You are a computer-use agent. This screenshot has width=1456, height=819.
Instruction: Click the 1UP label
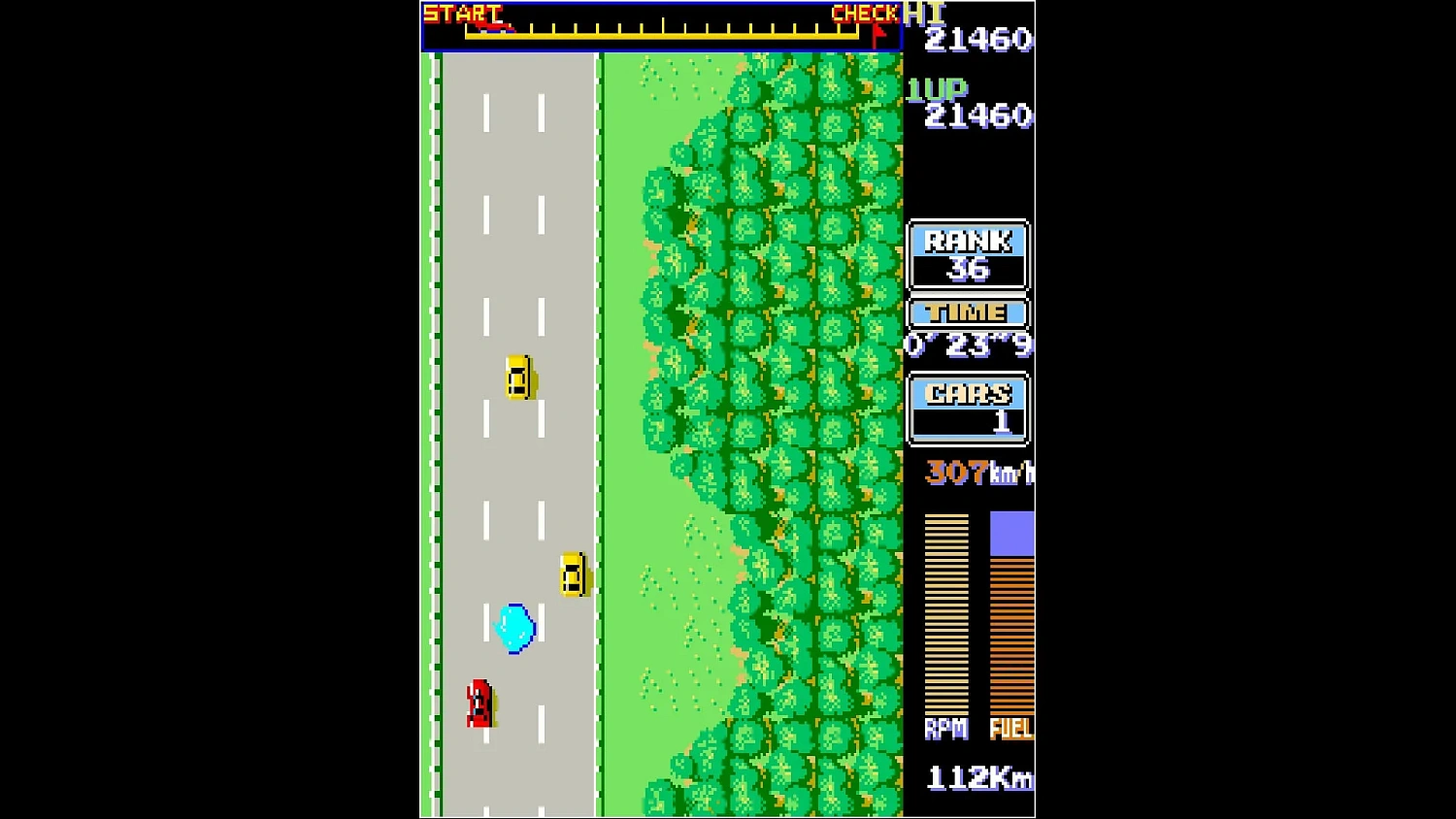[x=935, y=89]
